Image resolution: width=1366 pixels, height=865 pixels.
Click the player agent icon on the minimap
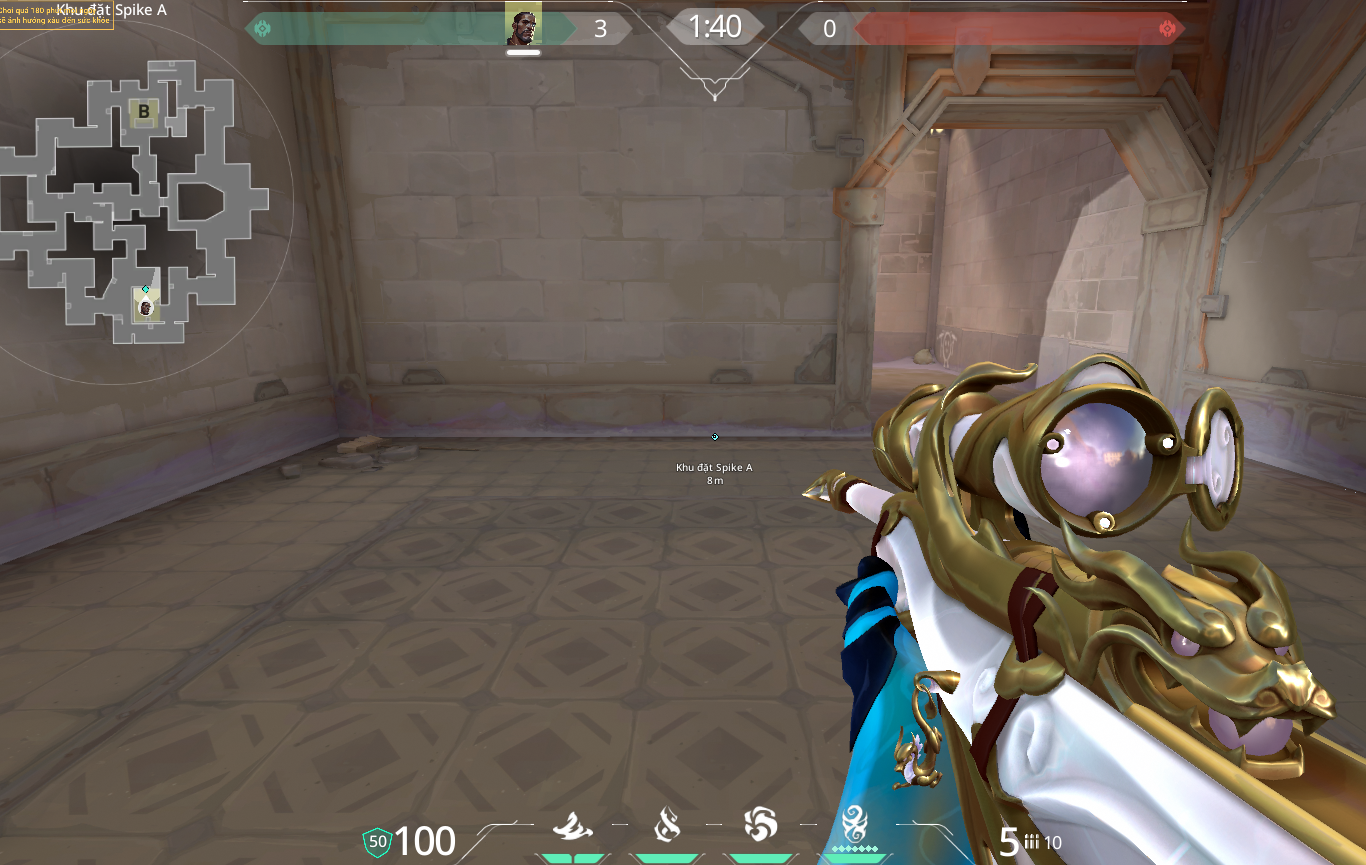click(x=146, y=307)
